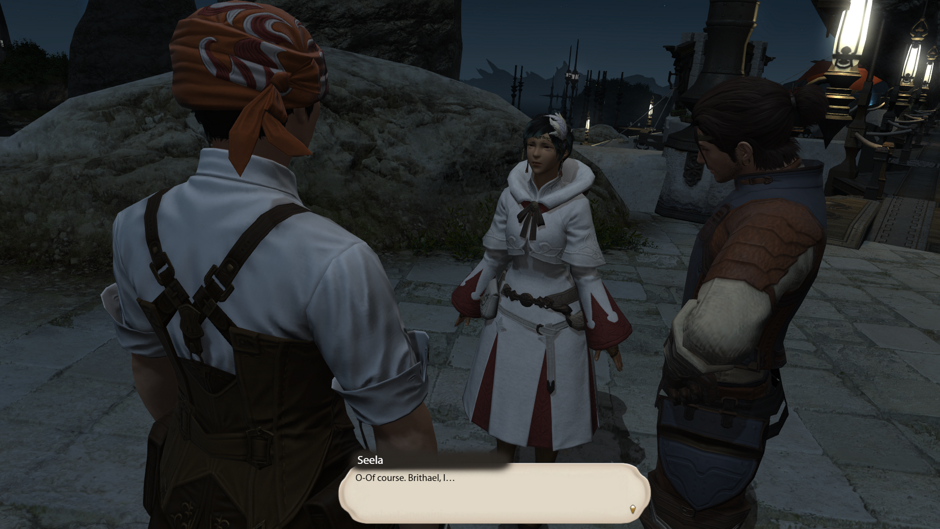The height and width of the screenshot is (529, 940).
Task: Advance Seela's dialogue box
Action: point(494,492)
